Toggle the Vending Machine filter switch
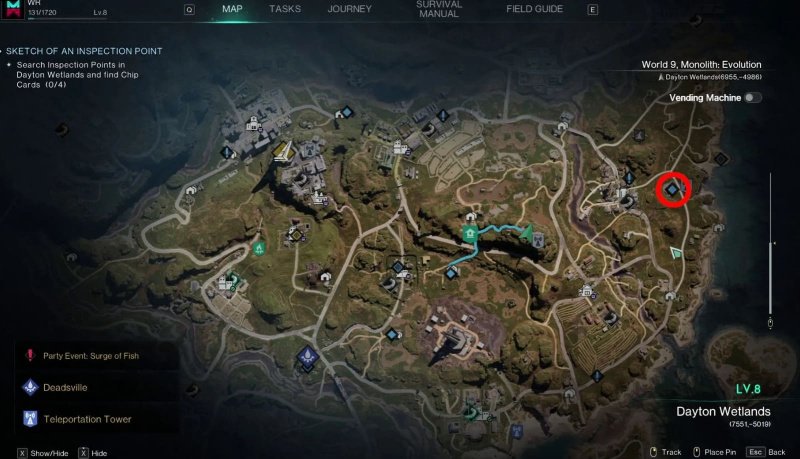The width and height of the screenshot is (800, 459). pyautogui.click(x=752, y=97)
